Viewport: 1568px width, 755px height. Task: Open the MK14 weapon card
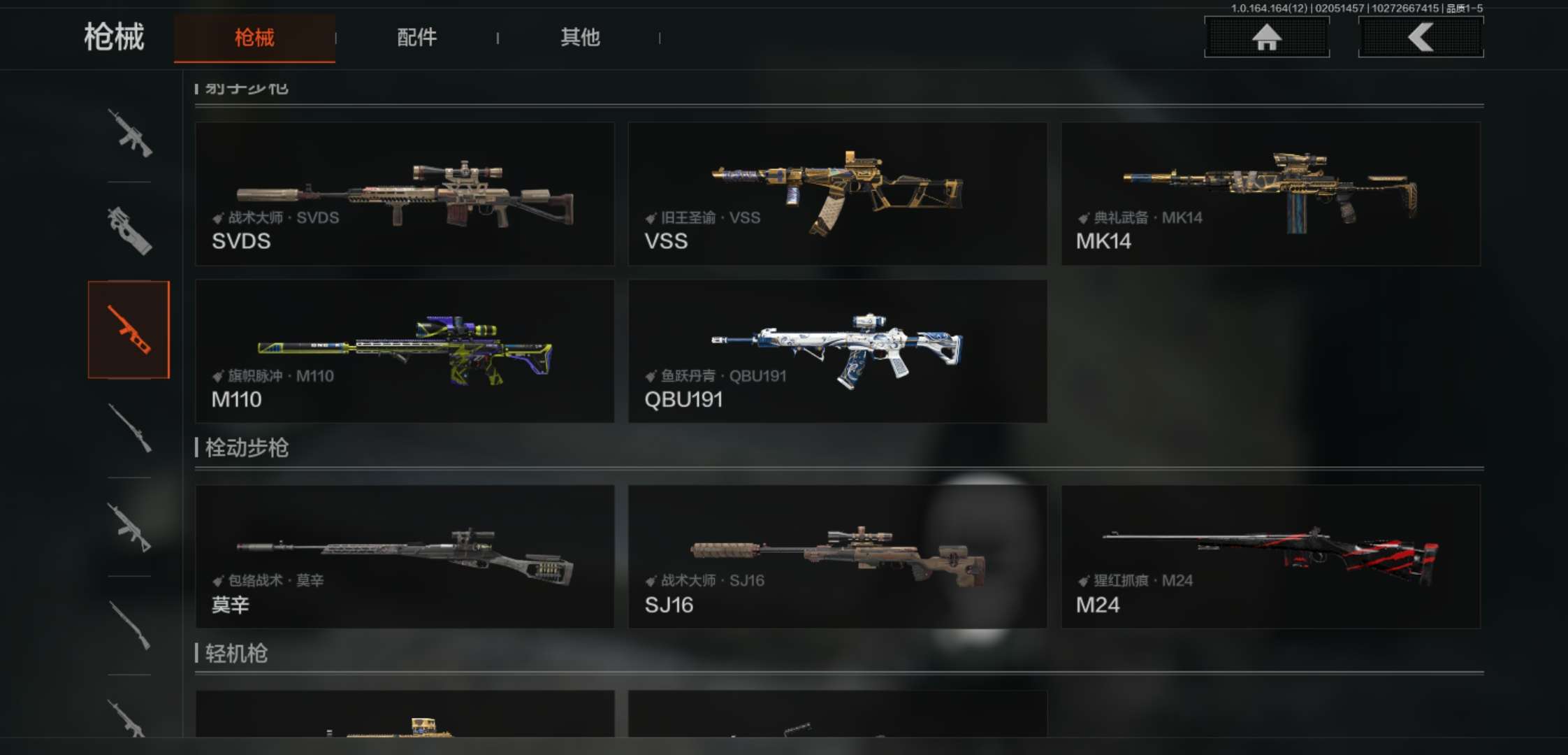[1270, 194]
